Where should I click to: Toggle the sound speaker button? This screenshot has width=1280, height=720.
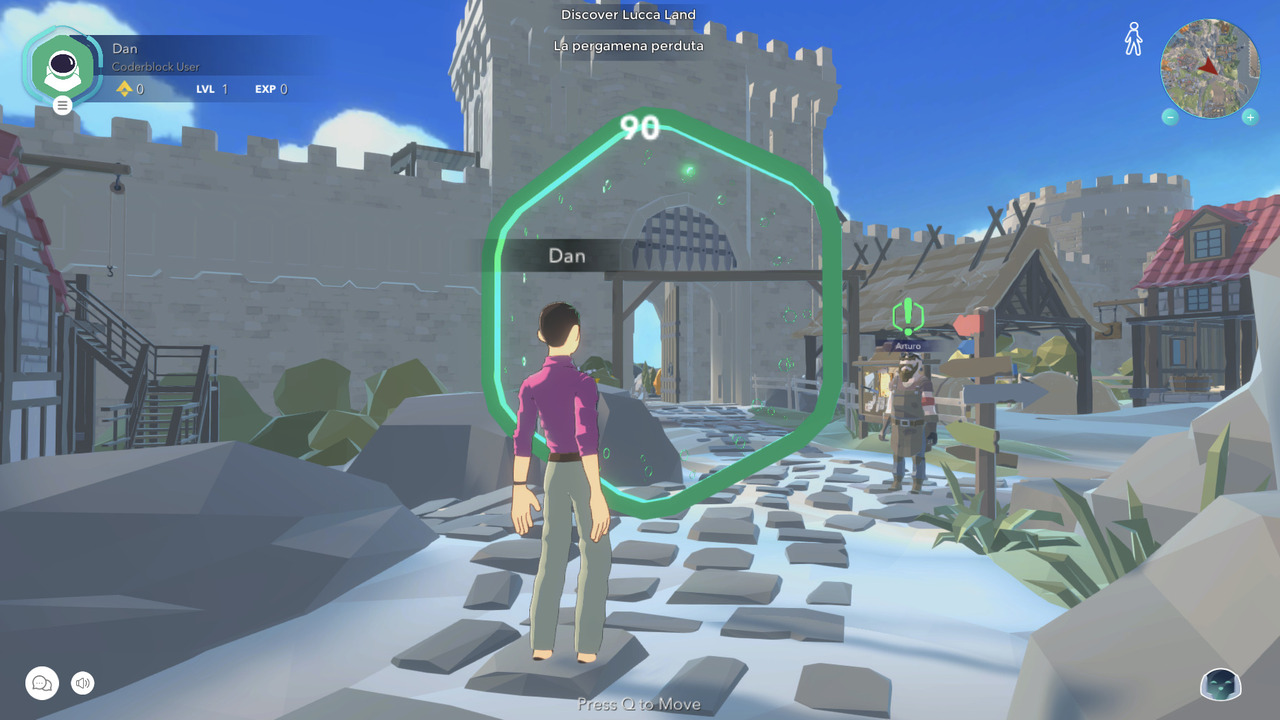pos(83,683)
